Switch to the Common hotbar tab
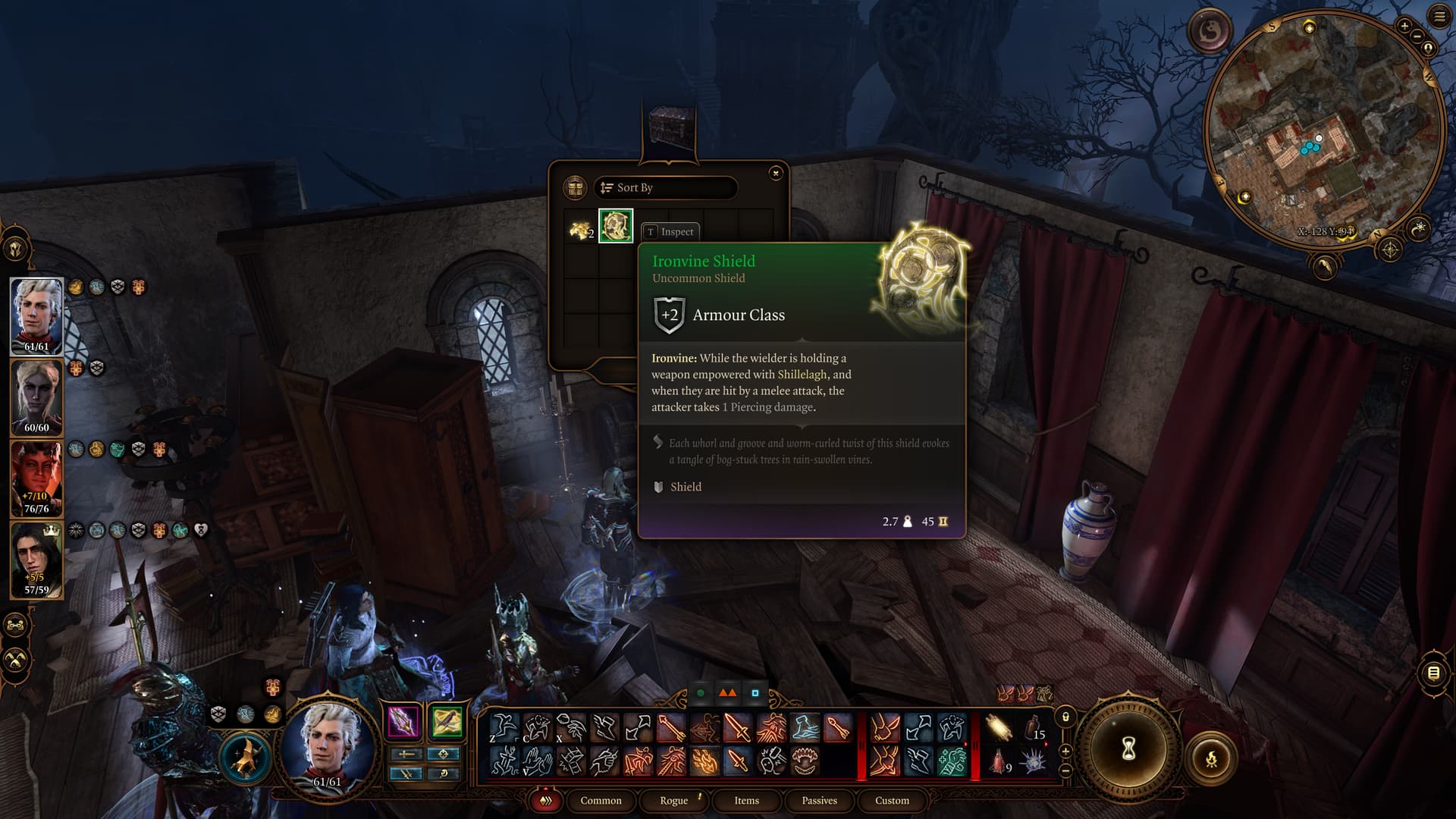This screenshot has width=1456, height=819. (601, 801)
